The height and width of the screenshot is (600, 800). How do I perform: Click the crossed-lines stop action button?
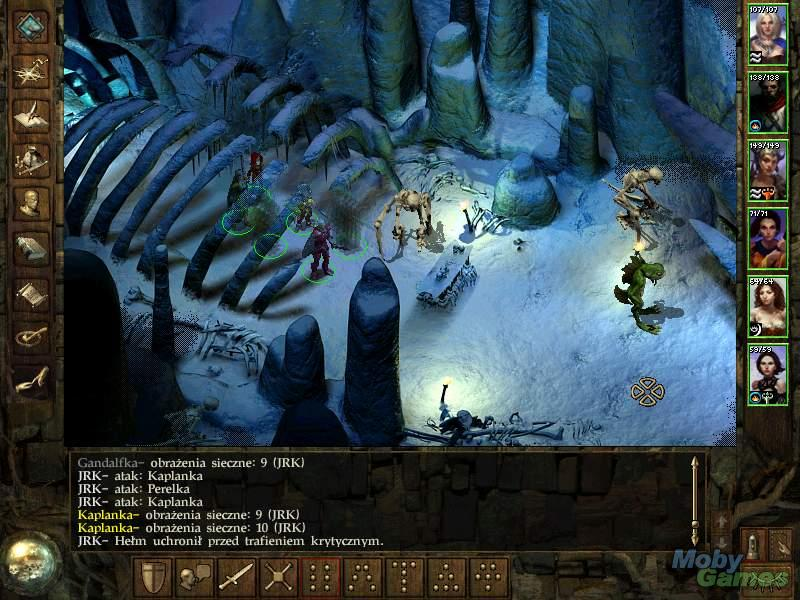278,577
